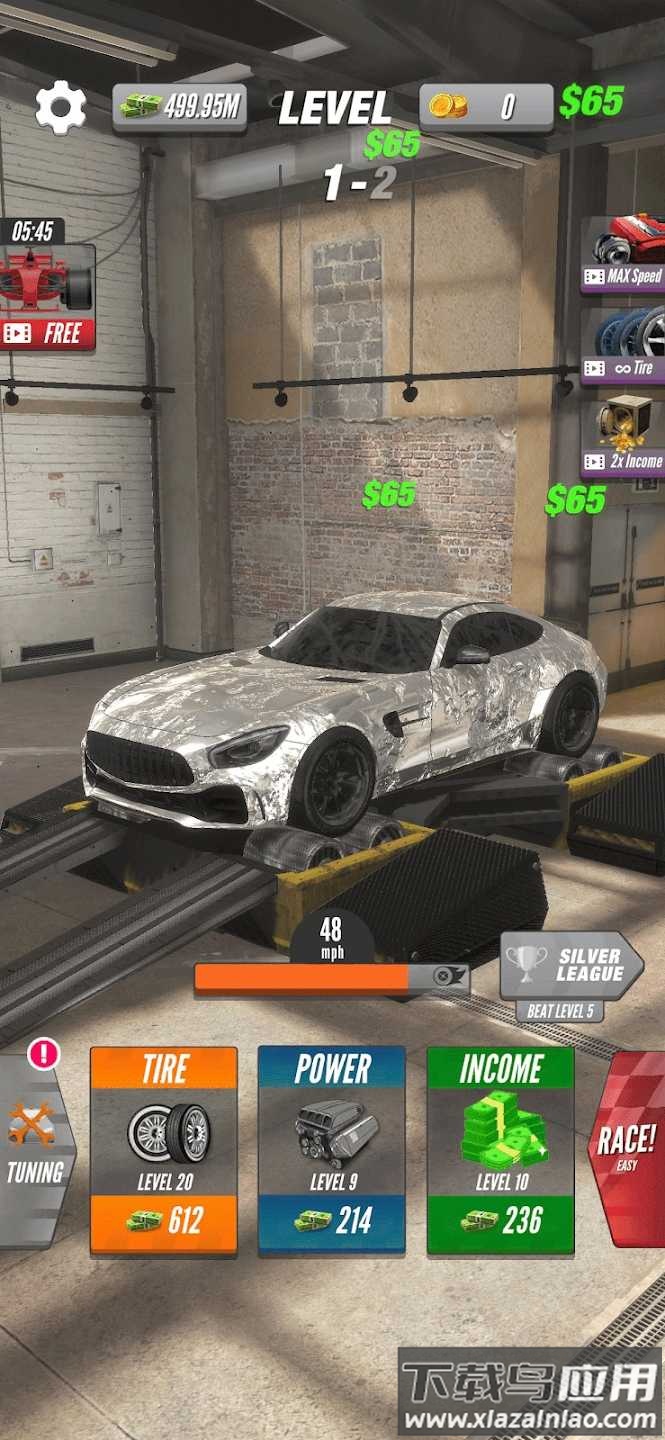Upgrade Tire for 612 cash
The width and height of the screenshot is (665, 1440).
coord(164,1150)
